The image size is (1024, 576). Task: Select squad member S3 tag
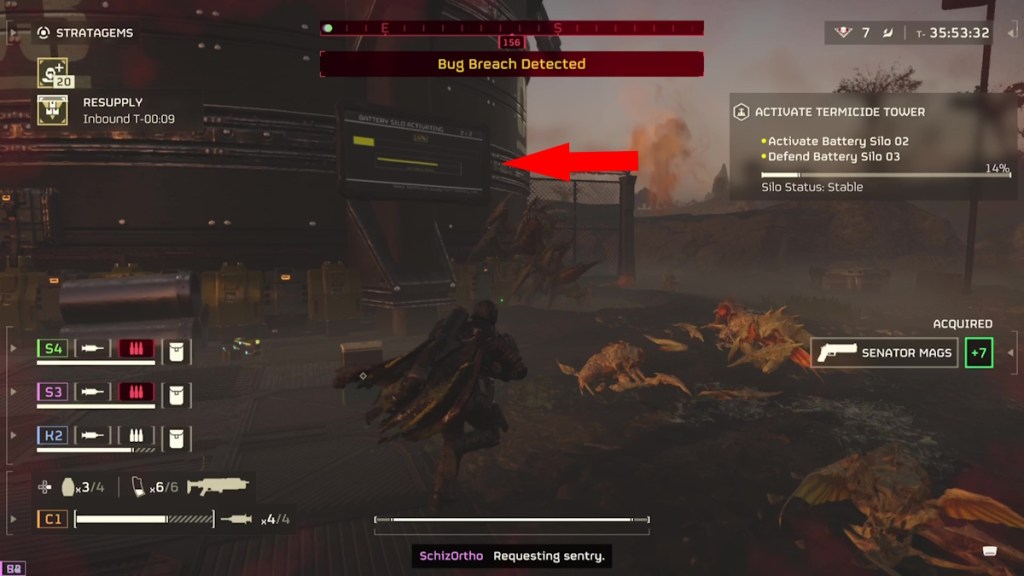pos(52,392)
